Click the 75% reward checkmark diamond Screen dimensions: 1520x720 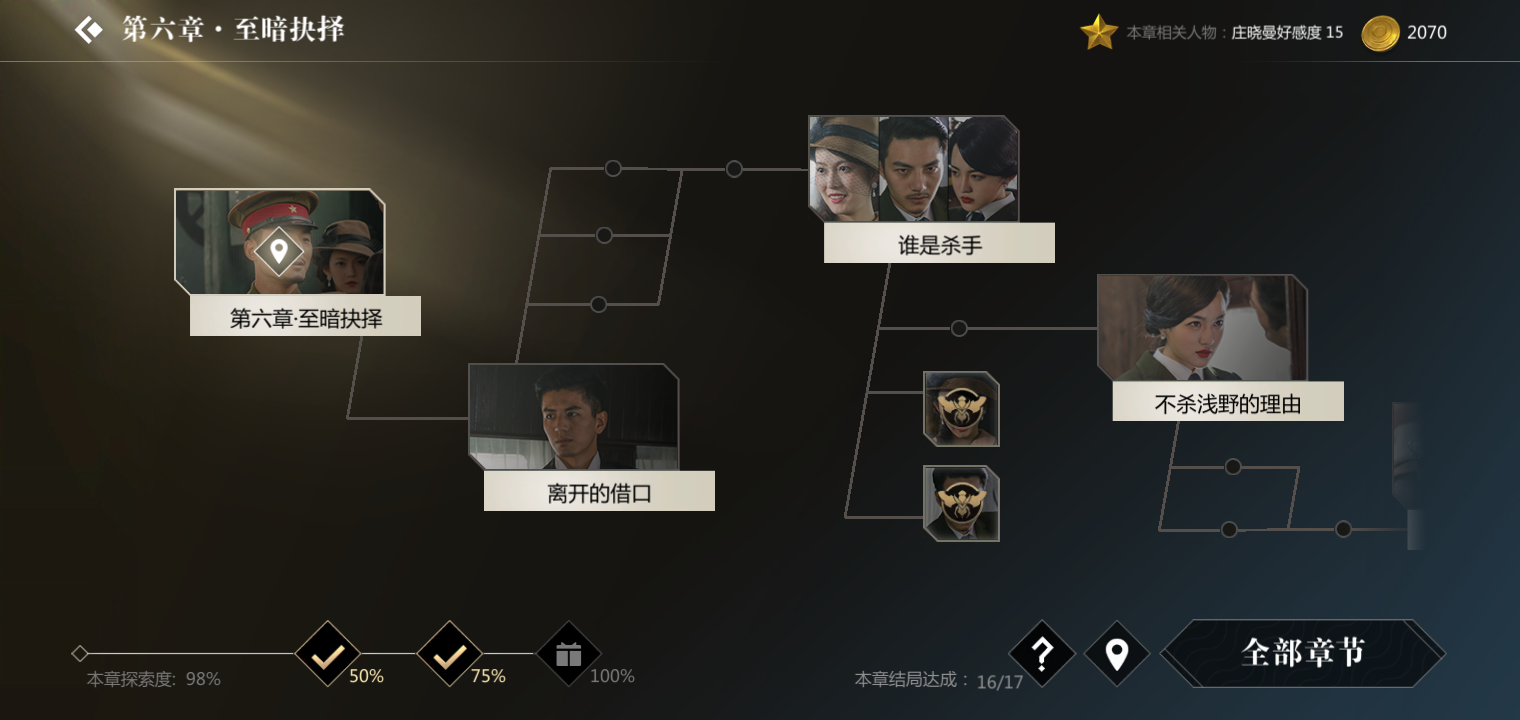448,655
